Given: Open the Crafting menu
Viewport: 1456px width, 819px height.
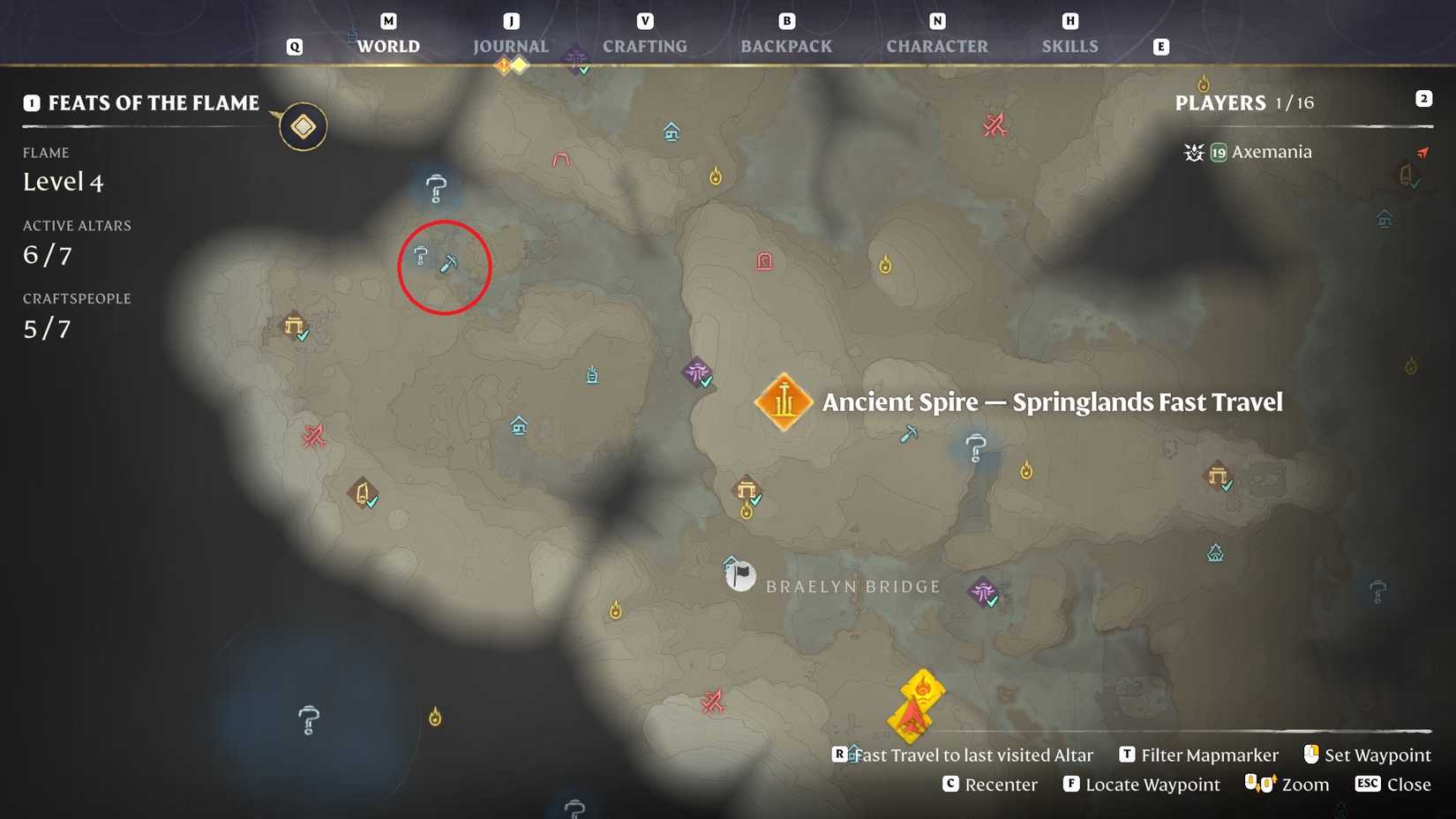Looking at the screenshot, I should click(x=645, y=46).
